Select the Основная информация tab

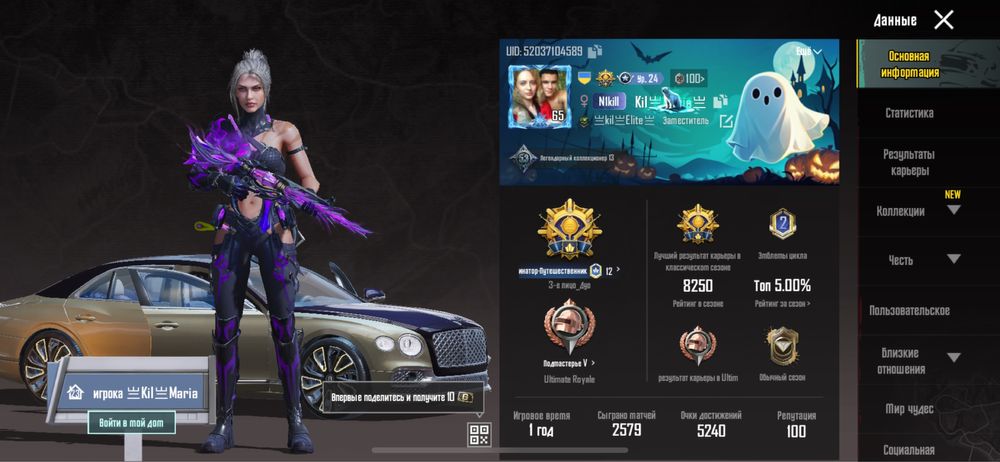tap(909, 64)
